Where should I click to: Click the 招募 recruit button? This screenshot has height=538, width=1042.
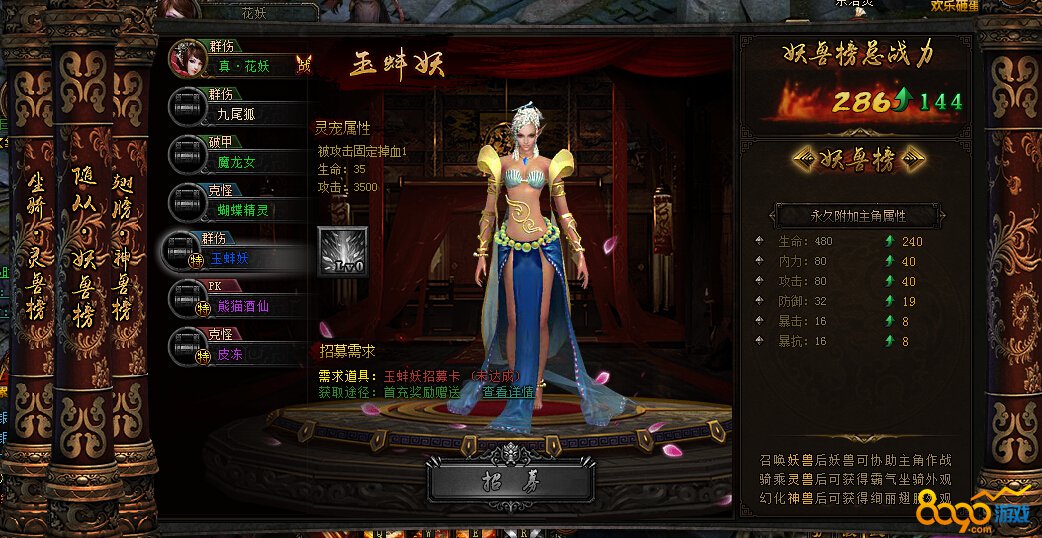(510, 481)
